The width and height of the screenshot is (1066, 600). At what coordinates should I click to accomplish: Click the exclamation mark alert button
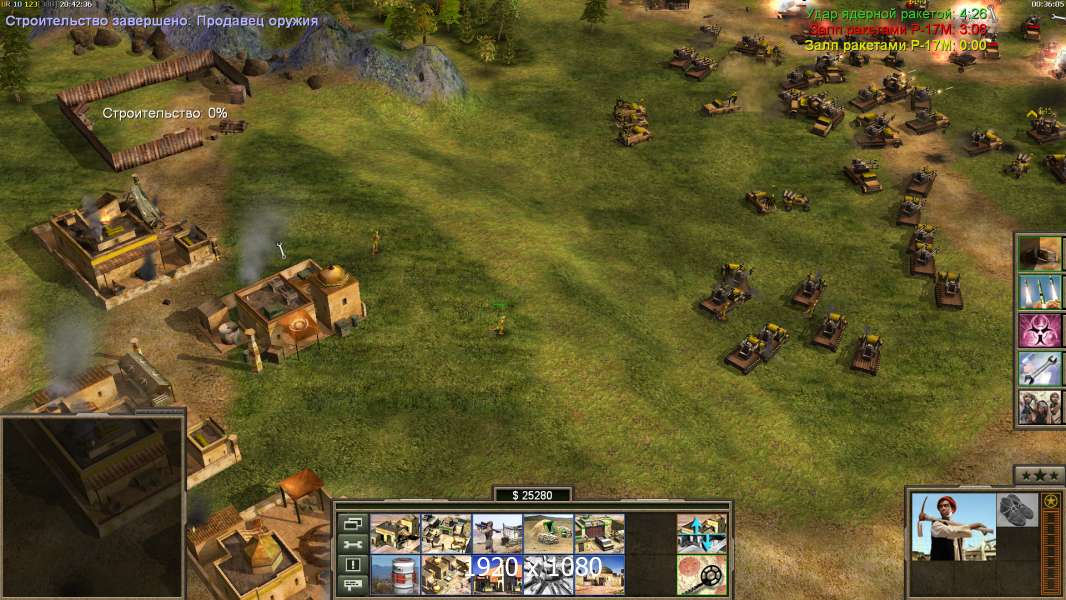[x=352, y=565]
